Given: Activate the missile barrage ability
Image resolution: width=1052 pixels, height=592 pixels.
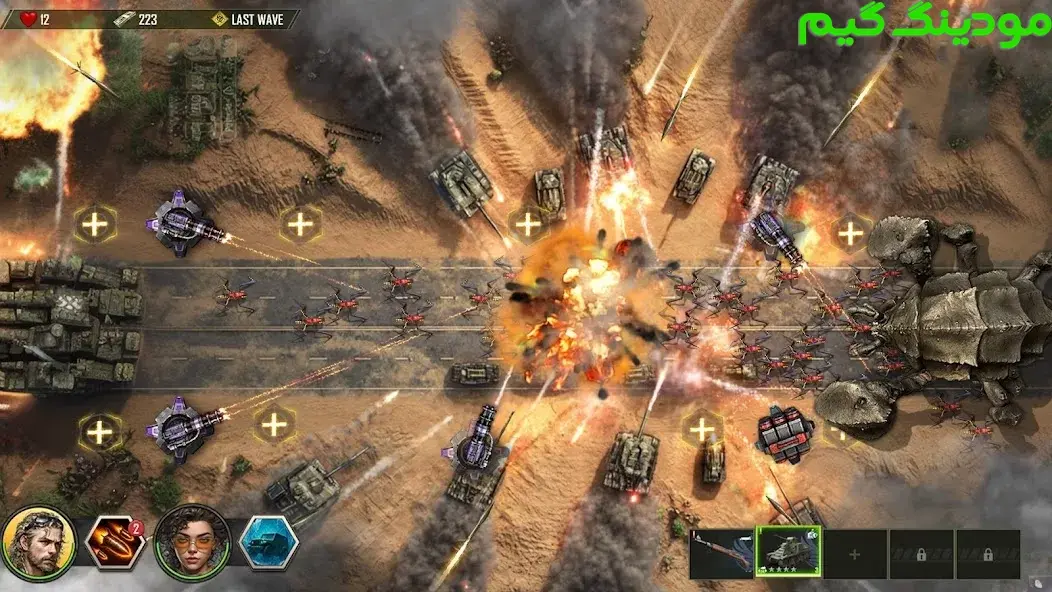Looking at the screenshot, I should (115, 543).
